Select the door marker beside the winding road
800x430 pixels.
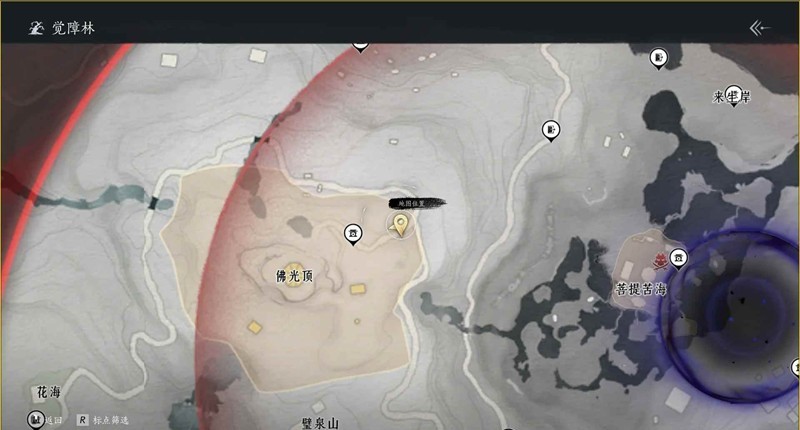pyautogui.click(x=551, y=129)
